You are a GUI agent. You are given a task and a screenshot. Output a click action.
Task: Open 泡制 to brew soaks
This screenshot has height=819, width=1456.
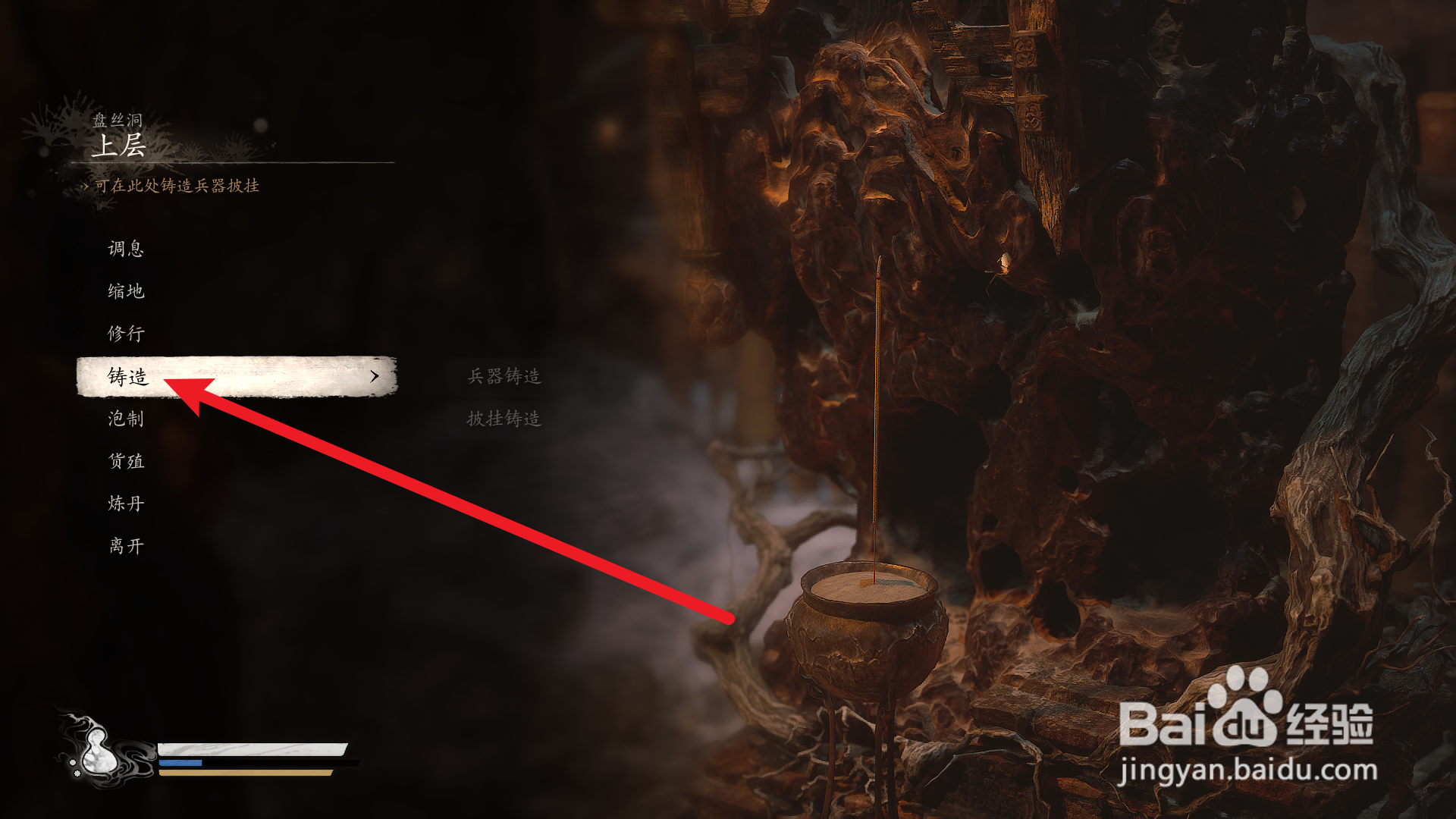coord(125,419)
